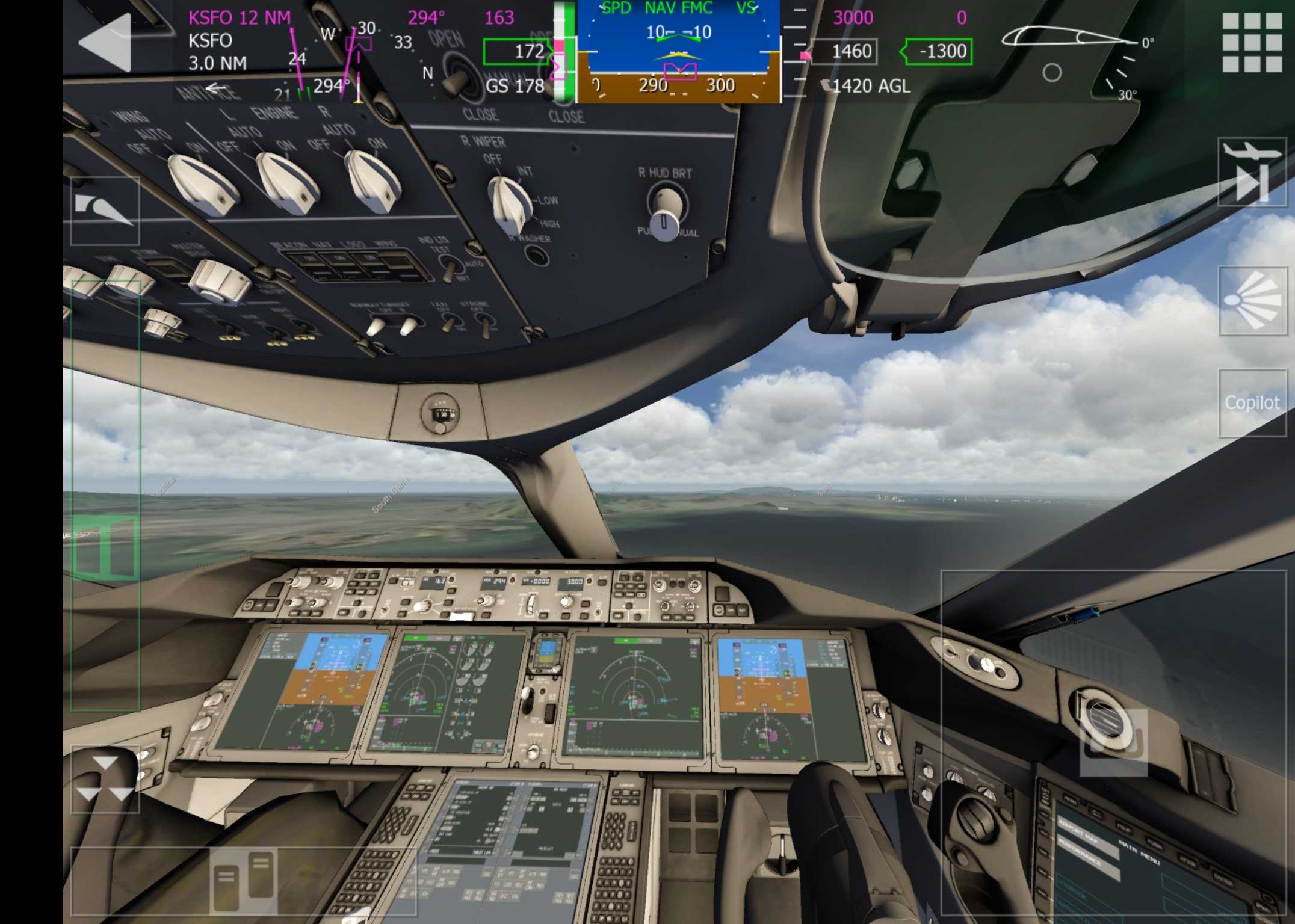Toggle the VS autopilot mode
Viewport: 1295px width, 924px height.
click(x=746, y=8)
